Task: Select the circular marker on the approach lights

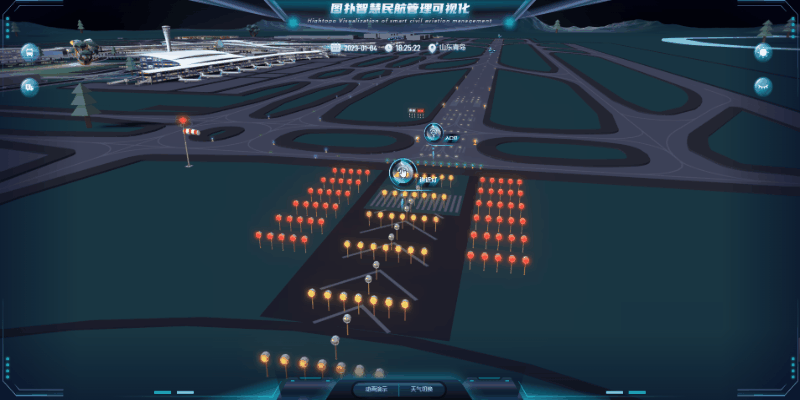Action: (x=402, y=172)
